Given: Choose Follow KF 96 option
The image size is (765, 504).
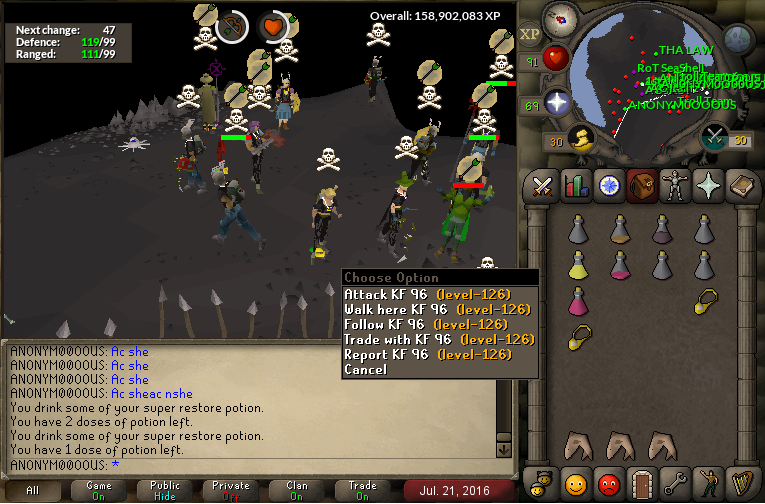Looking at the screenshot, I should (427, 324).
